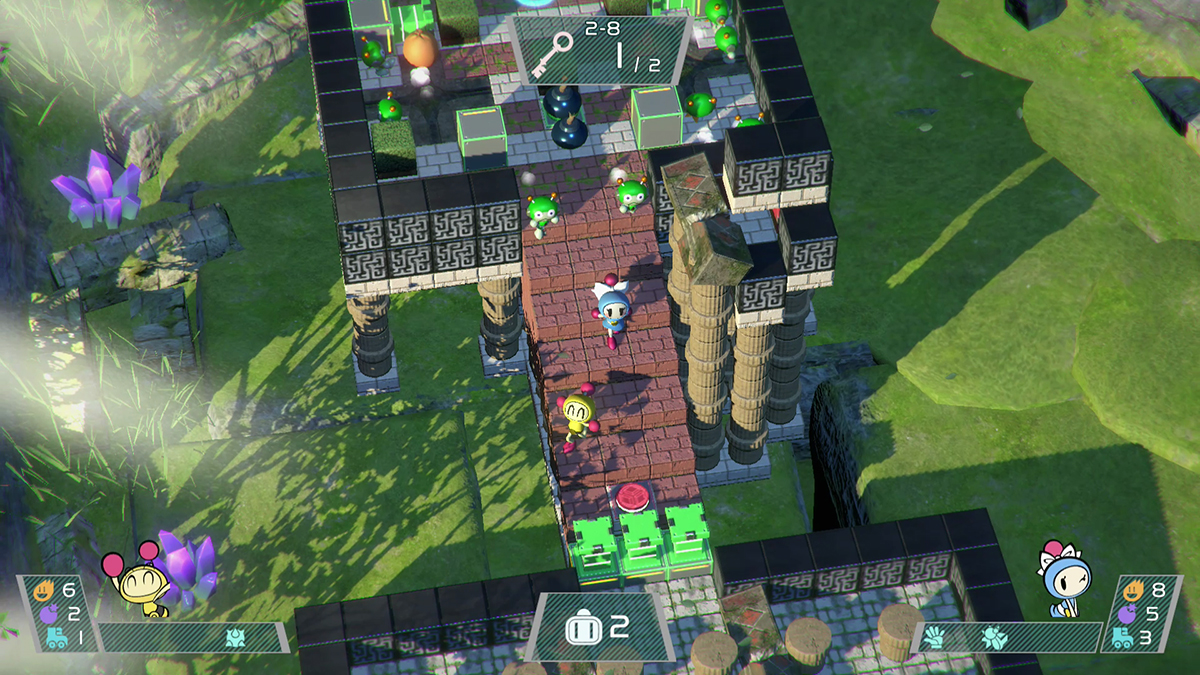Select yellow player's fire power icon
This screenshot has width=1200, height=675.
point(43,589)
